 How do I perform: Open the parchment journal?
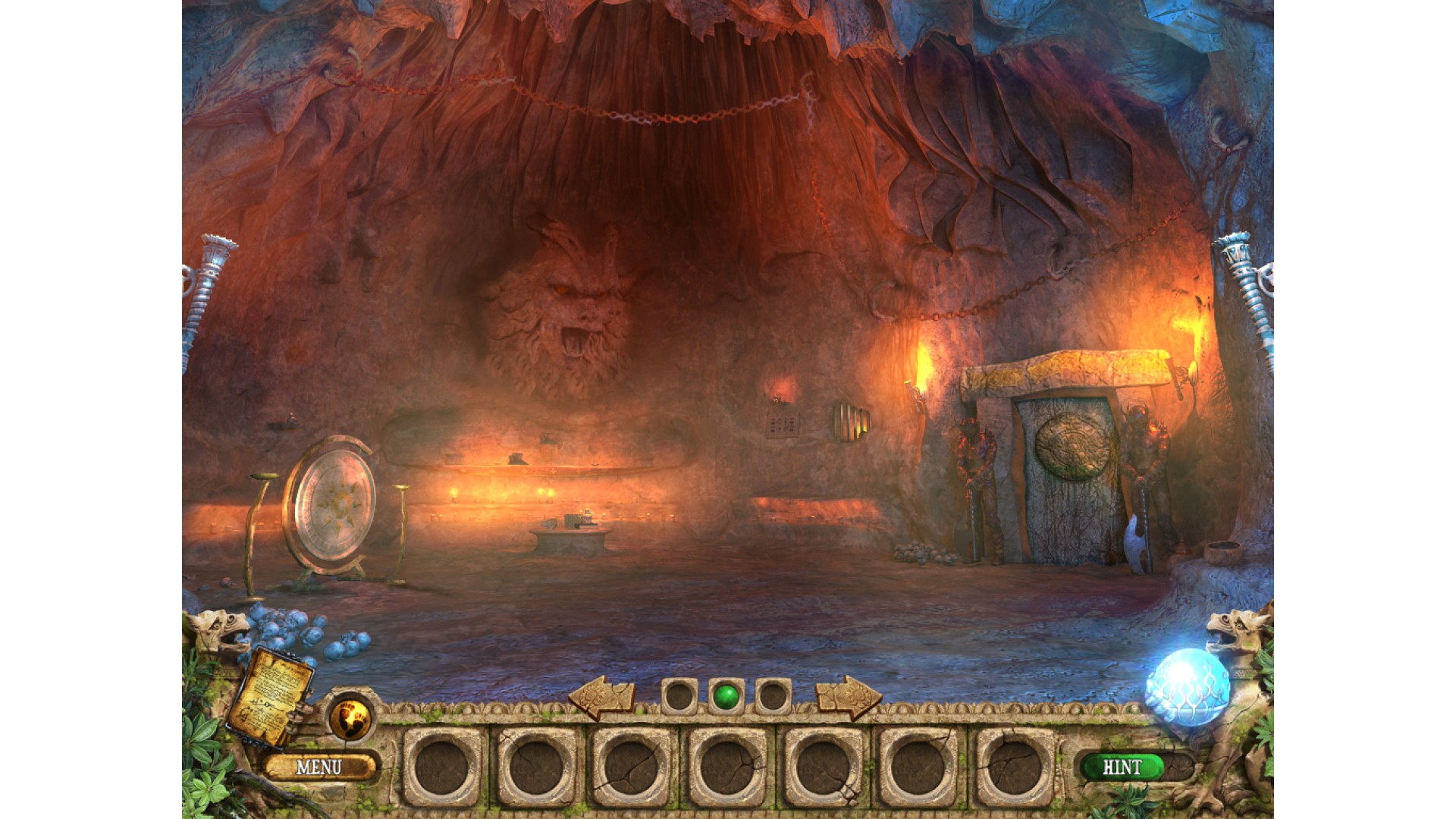pyautogui.click(x=271, y=695)
